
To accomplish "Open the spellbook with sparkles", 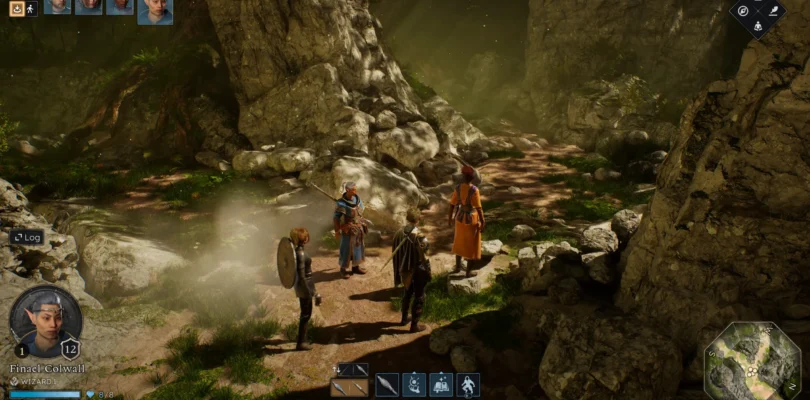I will 441,385.
